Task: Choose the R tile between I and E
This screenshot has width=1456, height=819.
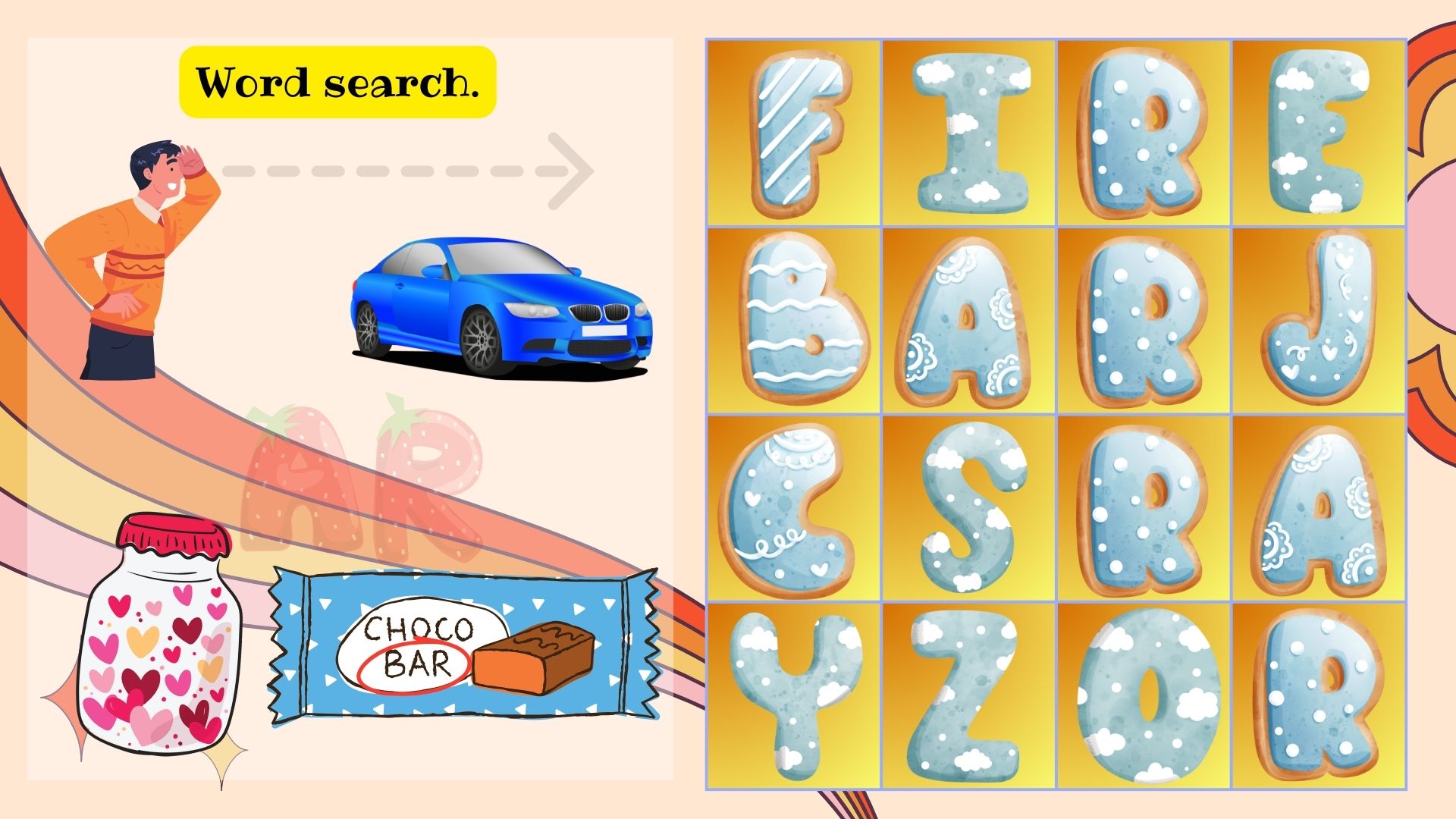Action: click(1144, 133)
